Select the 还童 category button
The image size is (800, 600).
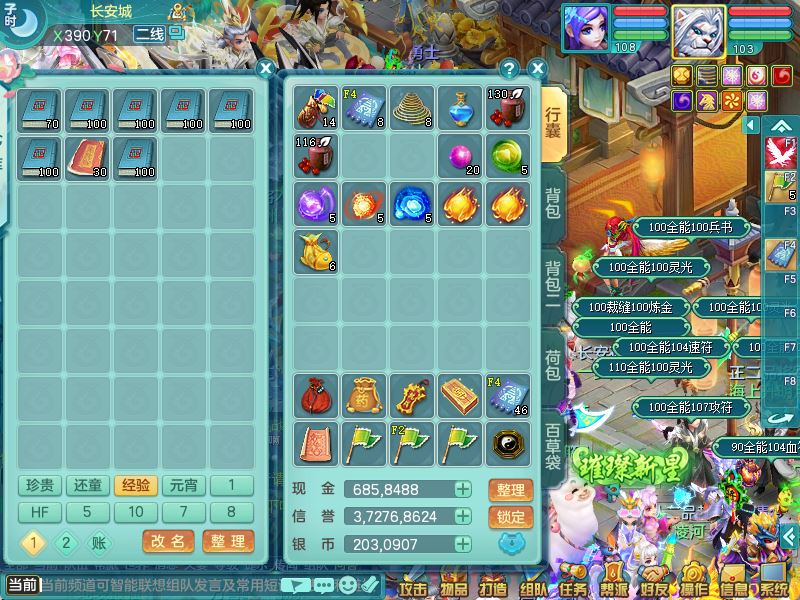[88, 486]
